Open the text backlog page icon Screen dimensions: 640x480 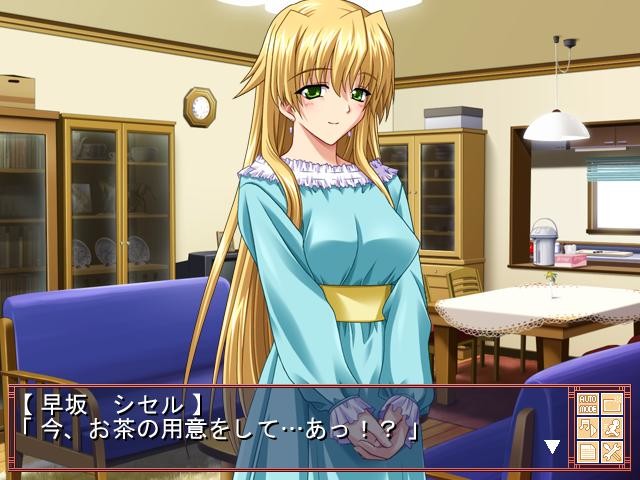click(x=587, y=451)
